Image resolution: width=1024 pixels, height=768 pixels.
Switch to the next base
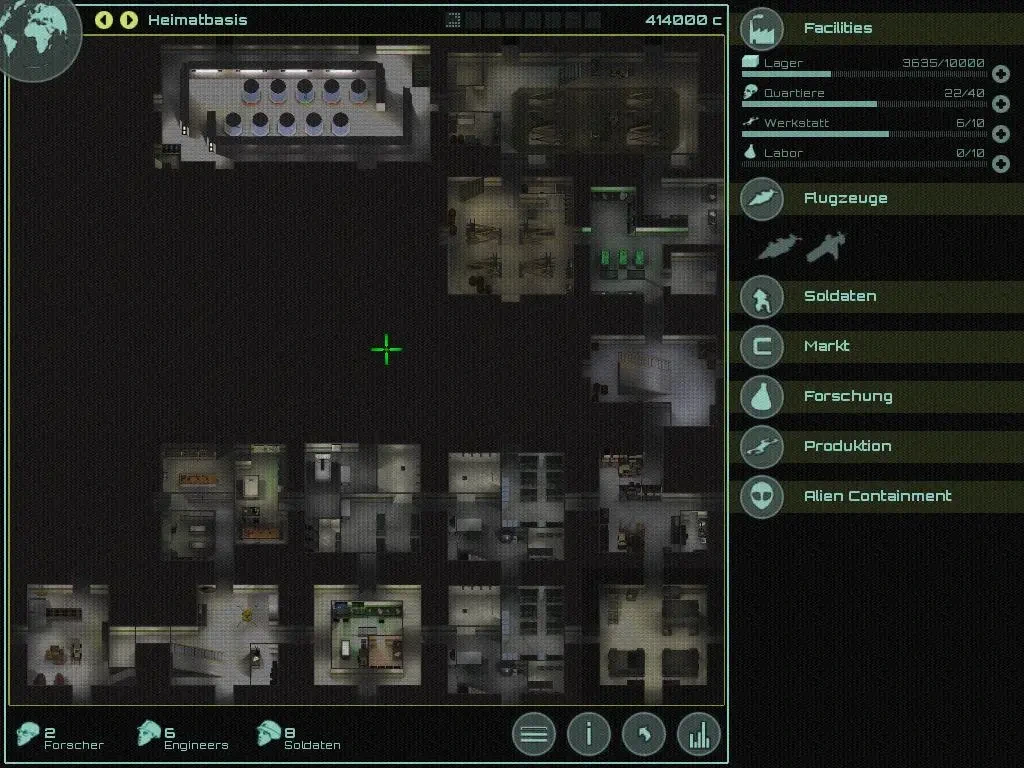click(128, 20)
